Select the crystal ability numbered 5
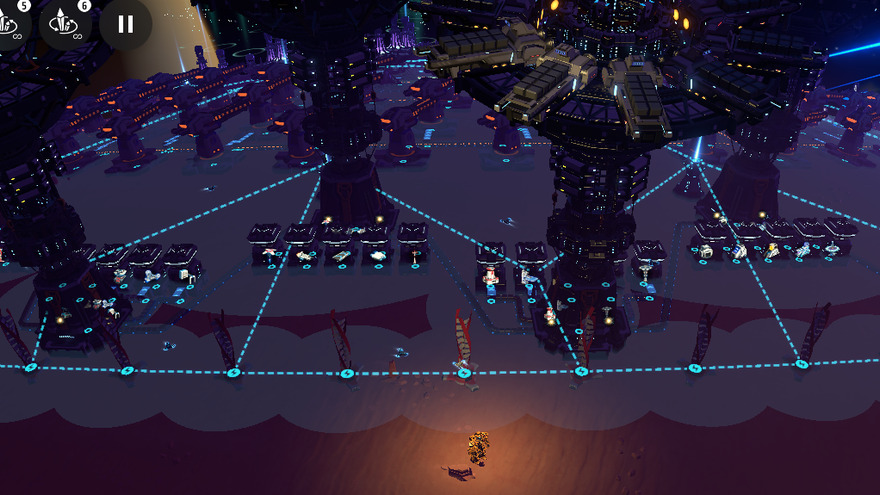The width and height of the screenshot is (880, 495). (x=10, y=22)
